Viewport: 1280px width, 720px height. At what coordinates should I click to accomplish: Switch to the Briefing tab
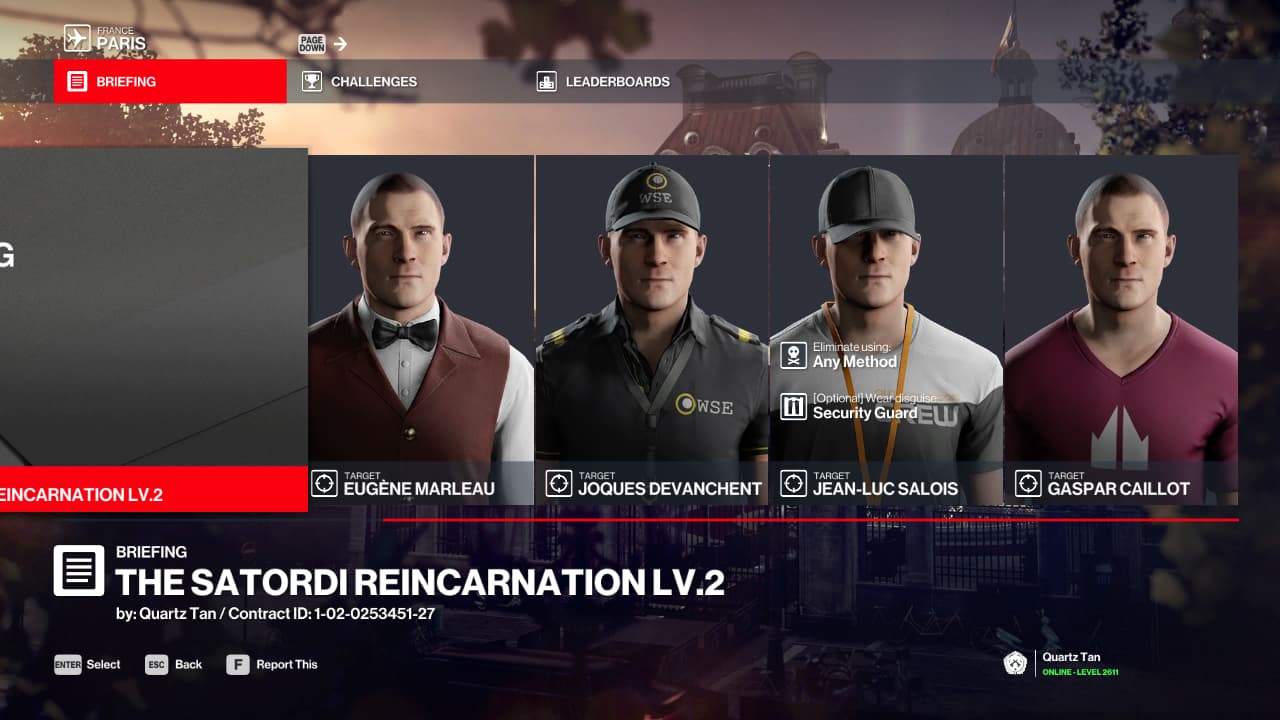170,81
